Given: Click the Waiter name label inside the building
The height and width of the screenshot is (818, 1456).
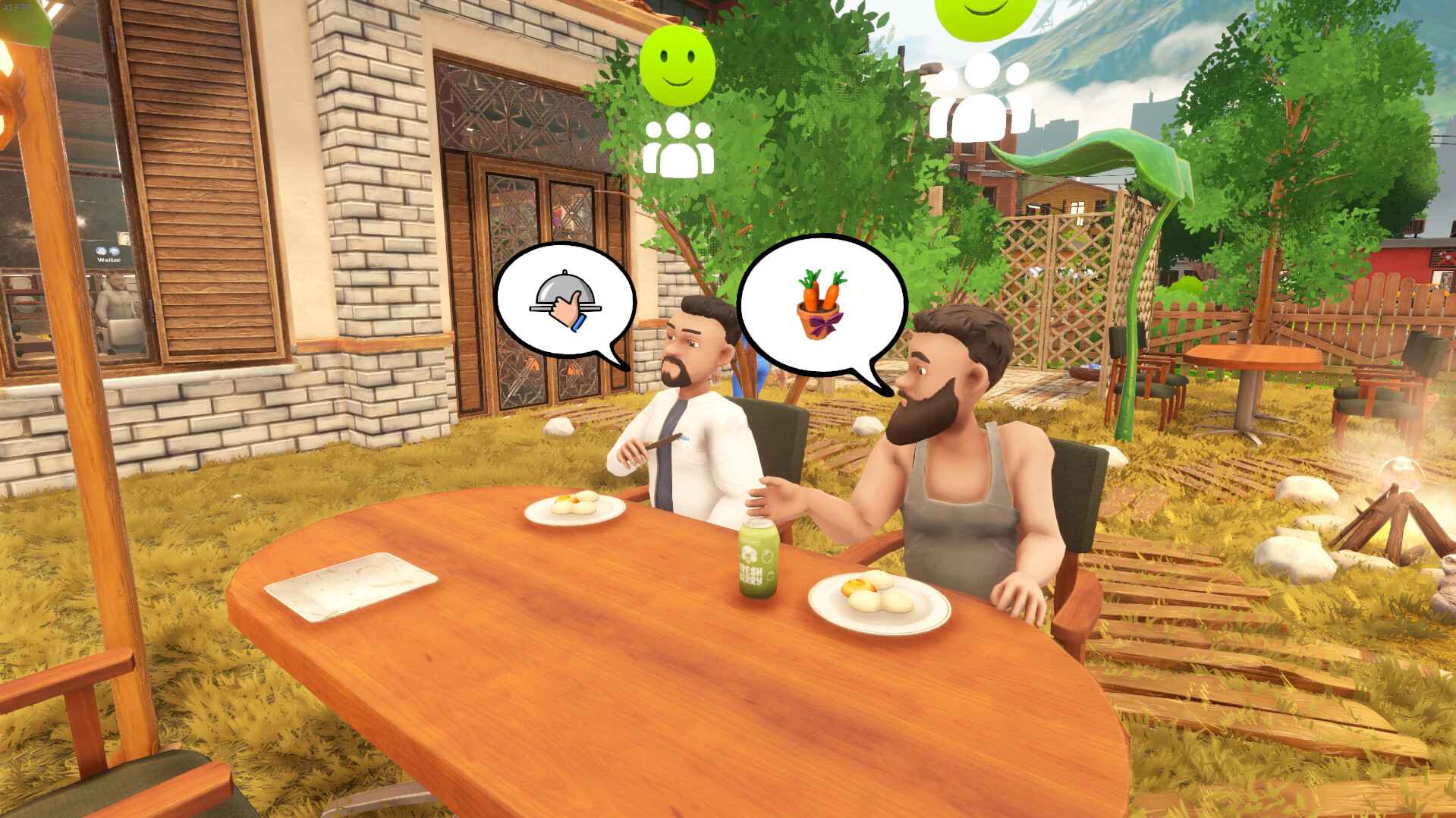Looking at the screenshot, I should (x=108, y=260).
